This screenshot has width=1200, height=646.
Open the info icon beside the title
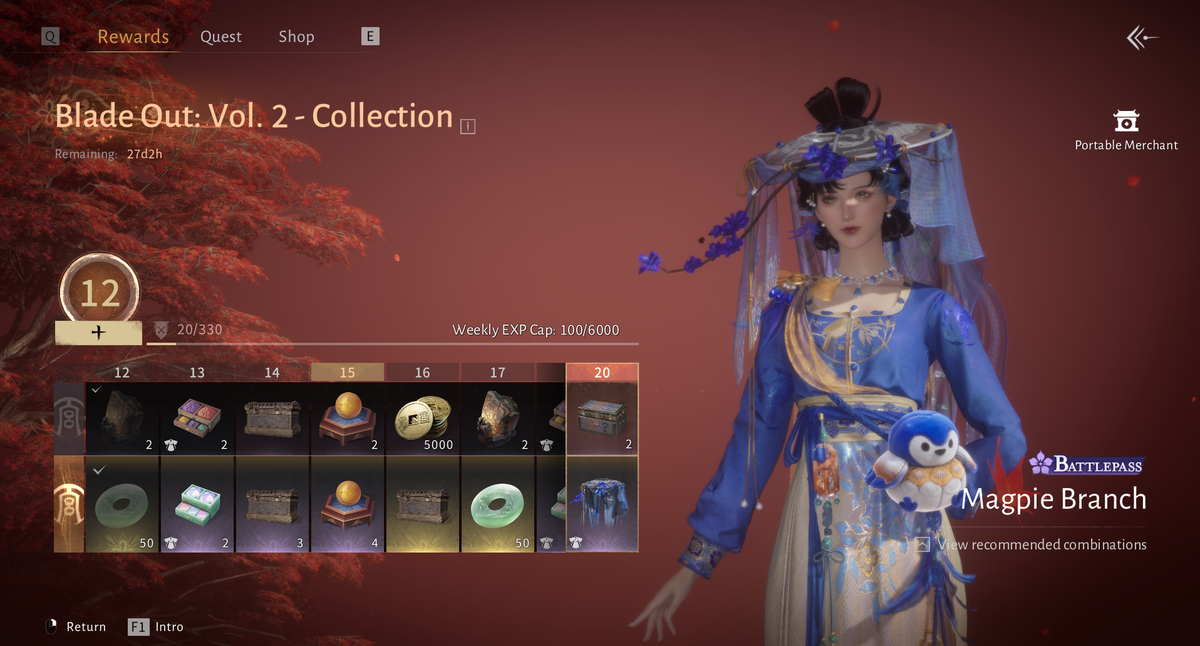coord(468,126)
